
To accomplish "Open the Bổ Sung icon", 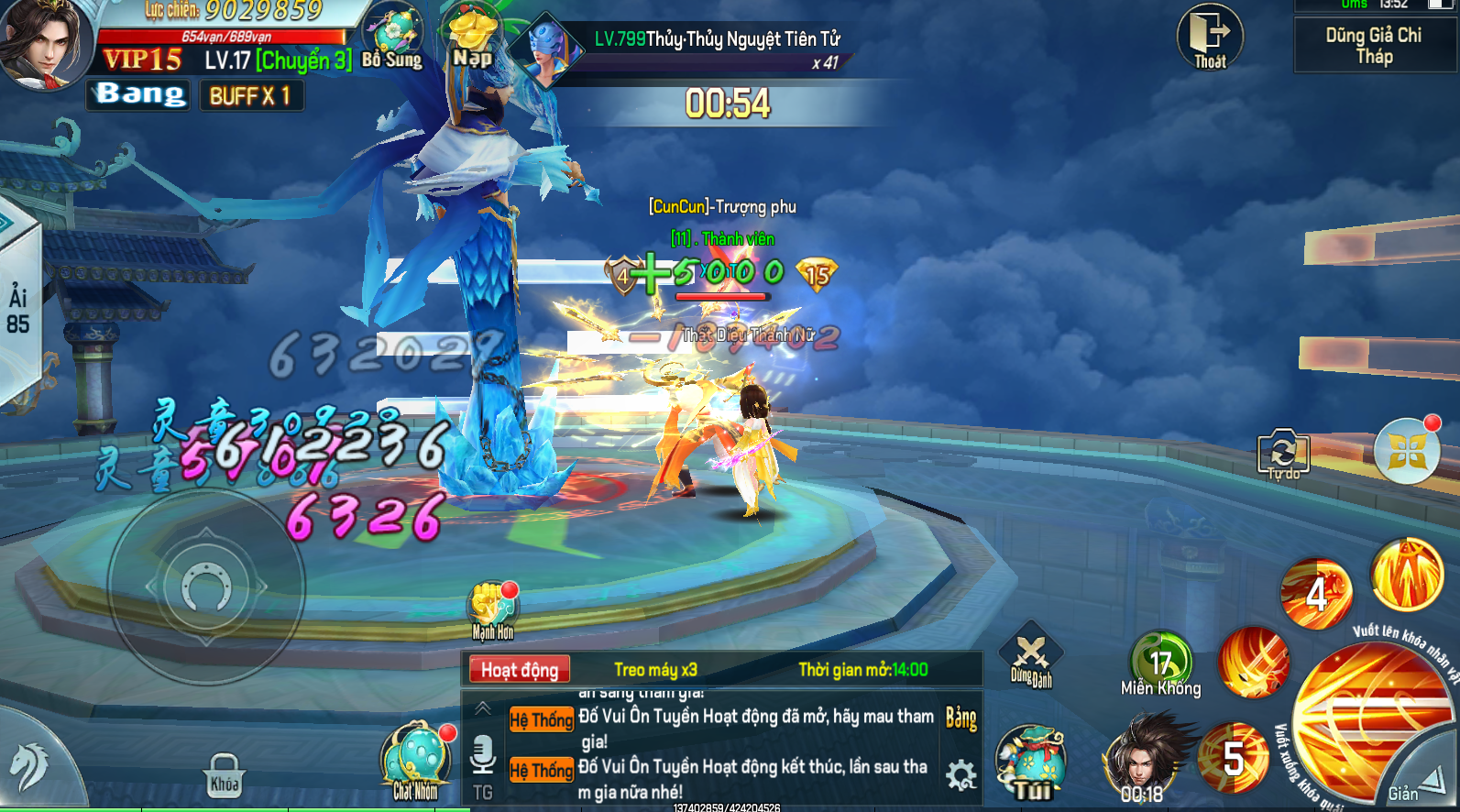I will pyautogui.click(x=392, y=38).
